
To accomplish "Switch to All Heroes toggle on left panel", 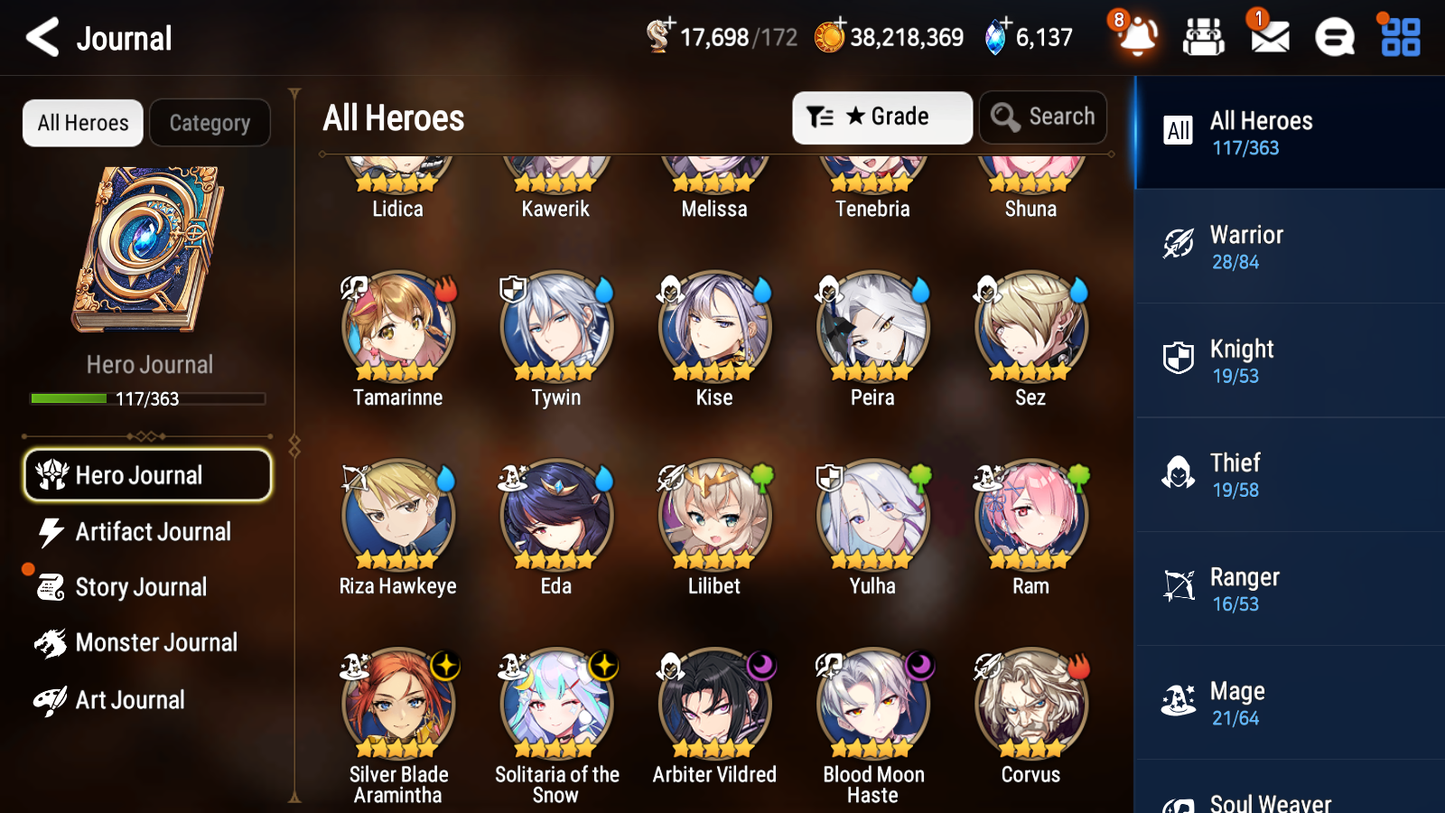I will [x=82, y=123].
